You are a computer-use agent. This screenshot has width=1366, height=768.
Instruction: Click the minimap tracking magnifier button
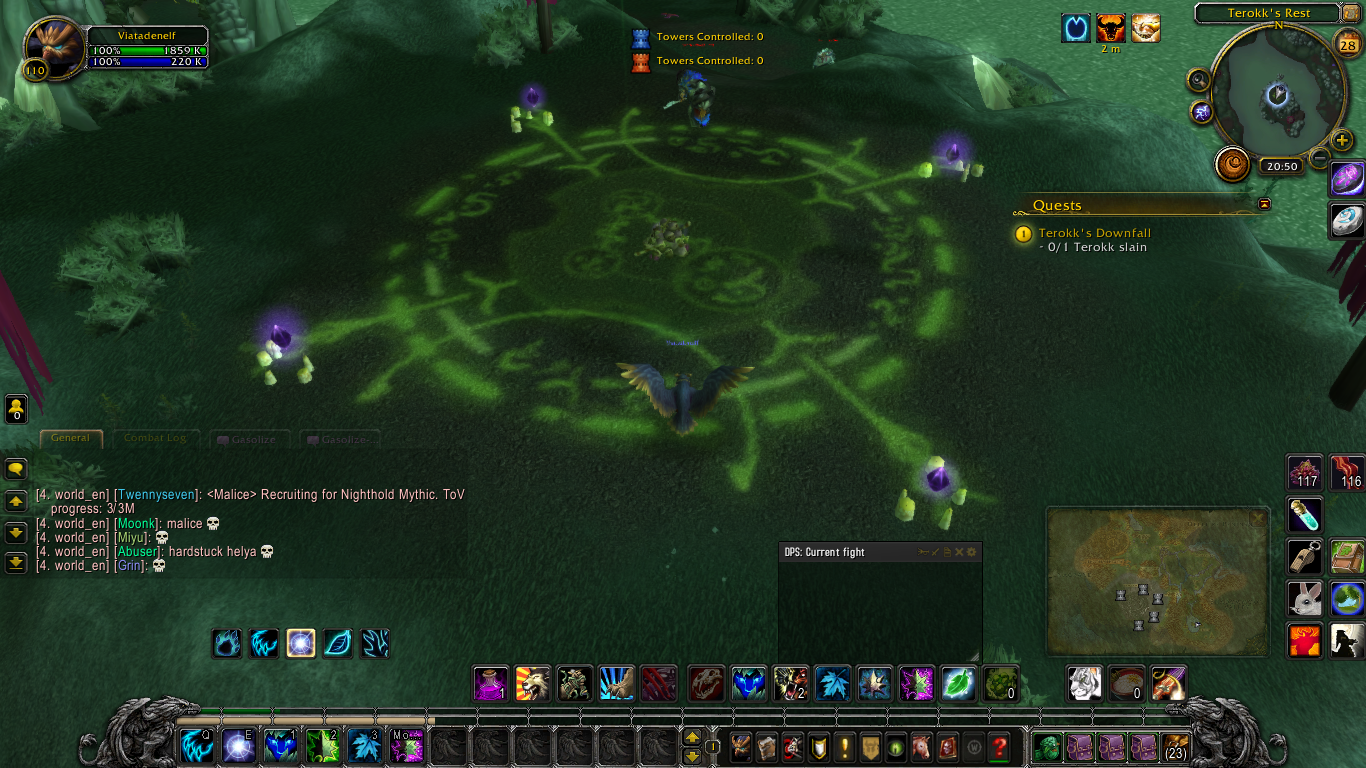[1198, 80]
